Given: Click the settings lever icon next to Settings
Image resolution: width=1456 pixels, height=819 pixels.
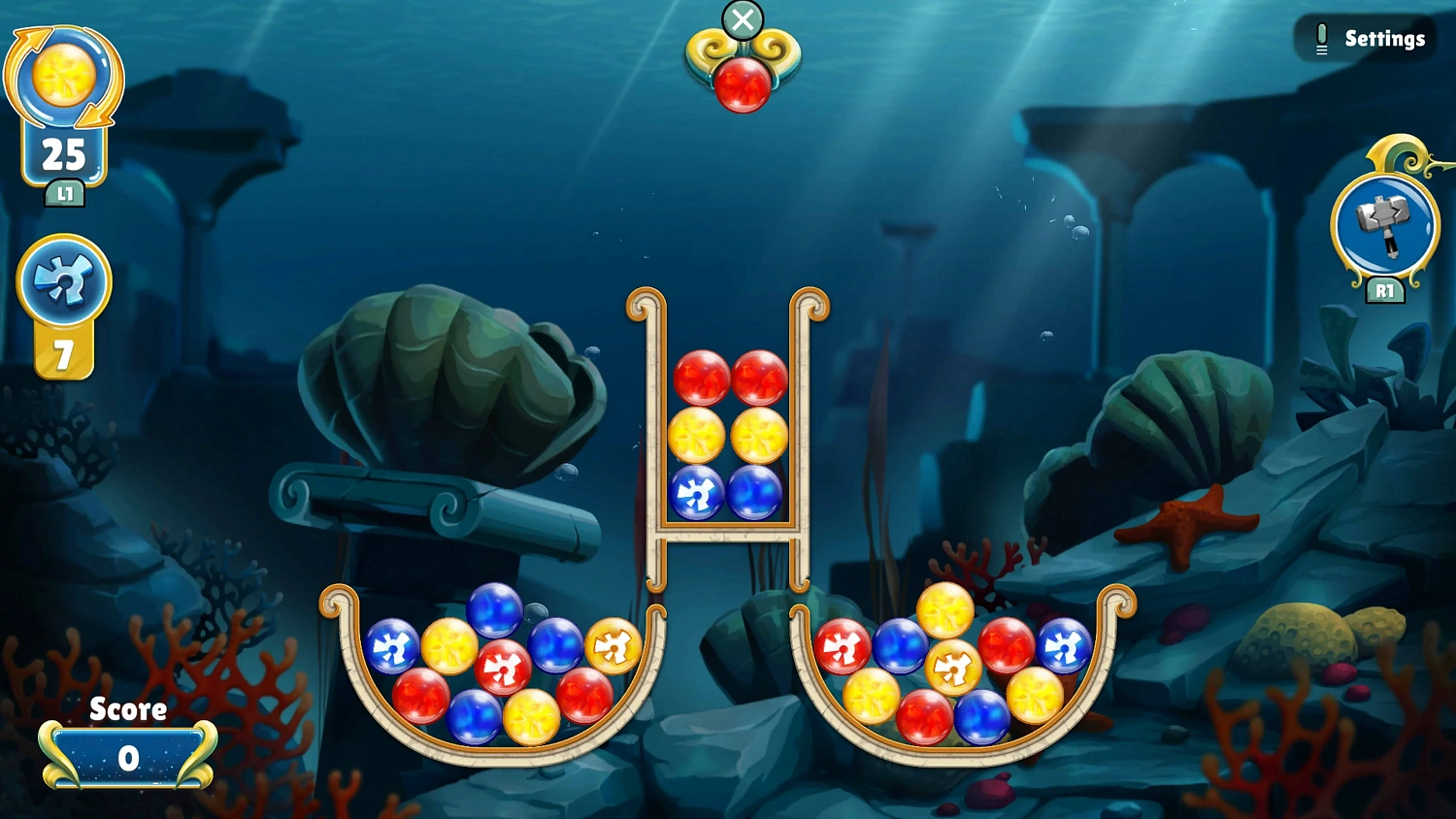Looking at the screenshot, I should tap(1321, 38).
